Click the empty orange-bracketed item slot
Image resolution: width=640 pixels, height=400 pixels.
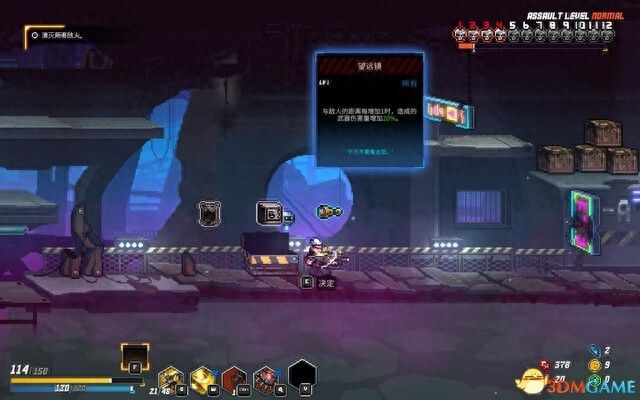click(133, 355)
